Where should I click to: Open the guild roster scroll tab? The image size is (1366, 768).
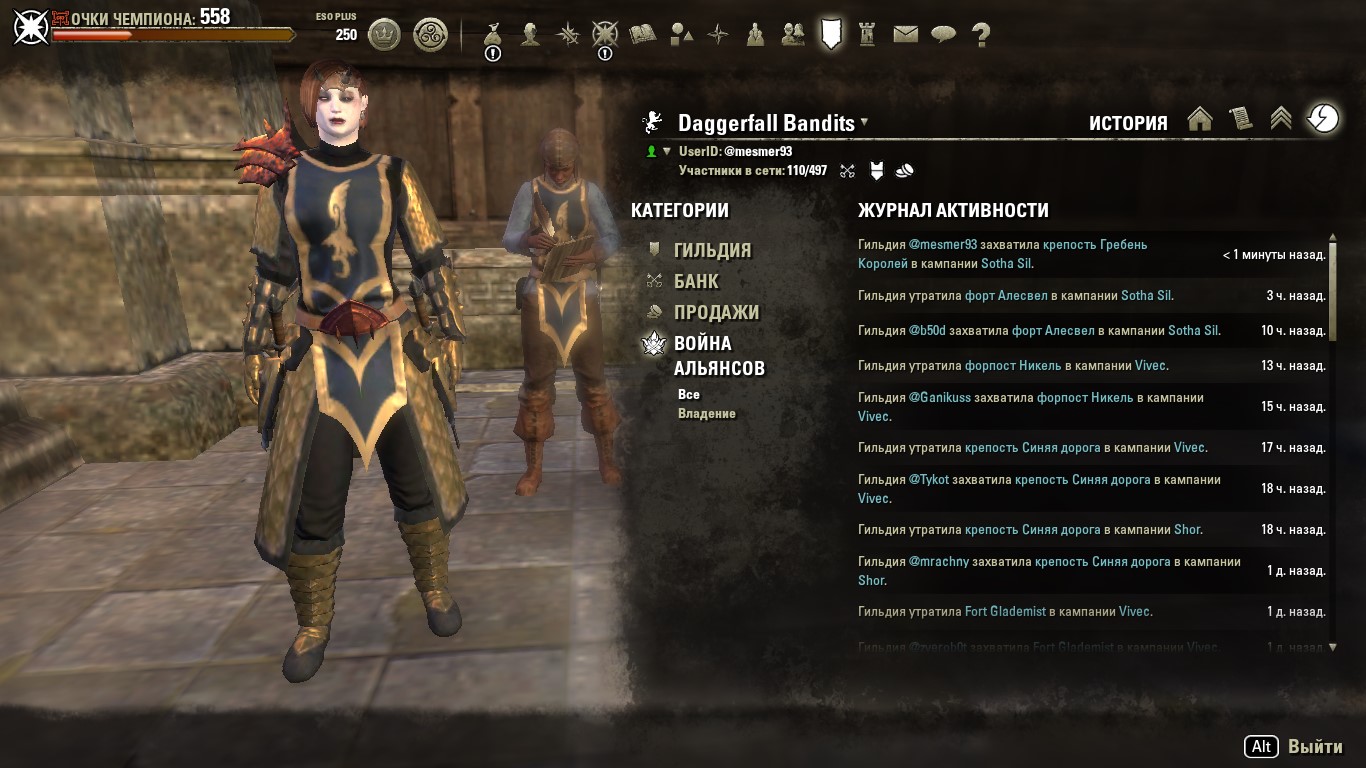[x=1241, y=119]
